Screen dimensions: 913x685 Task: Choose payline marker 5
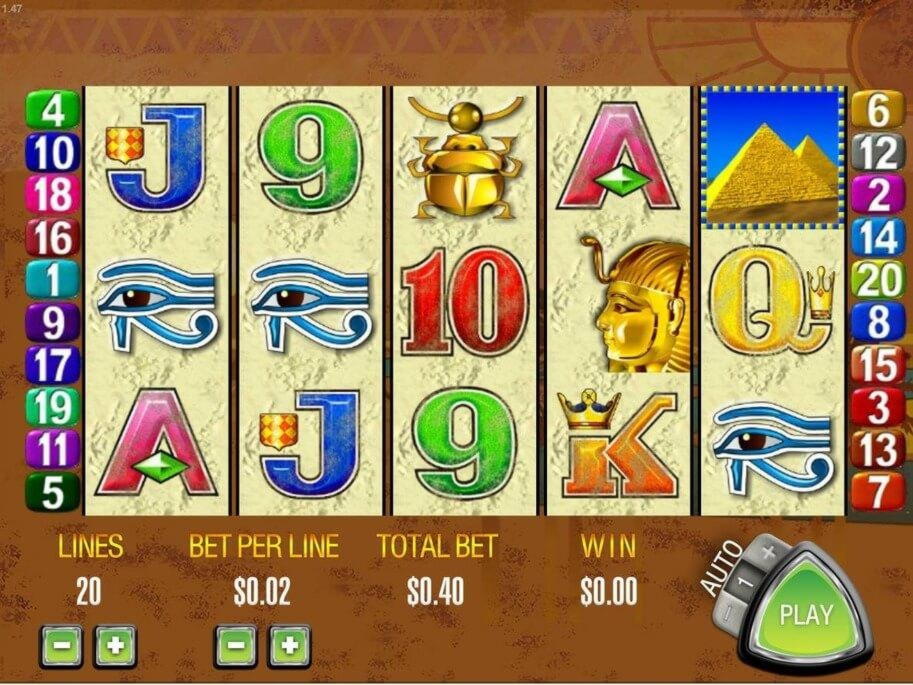[52, 491]
